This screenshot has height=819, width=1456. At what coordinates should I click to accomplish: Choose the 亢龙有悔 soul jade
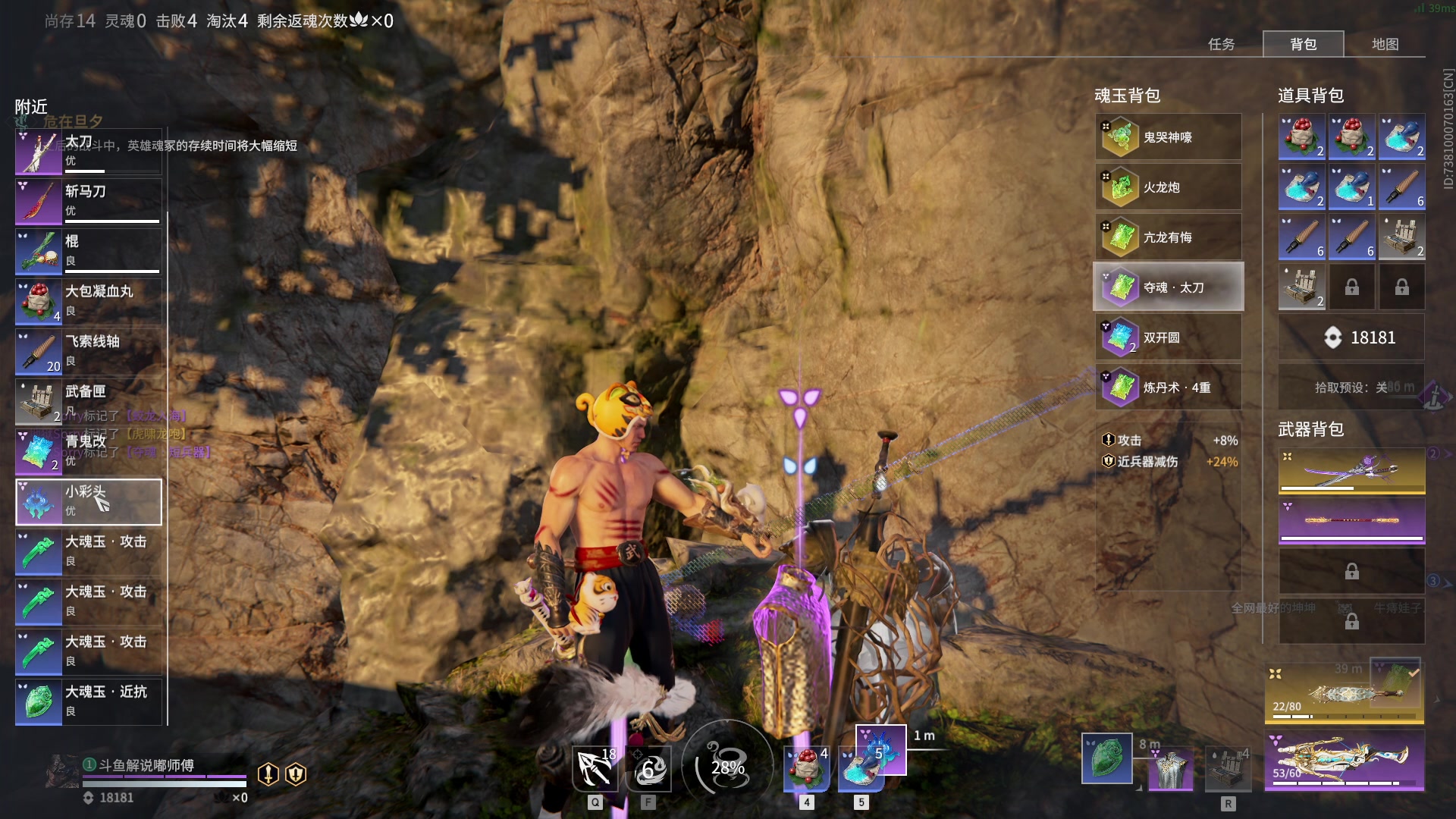coord(1168,237)
